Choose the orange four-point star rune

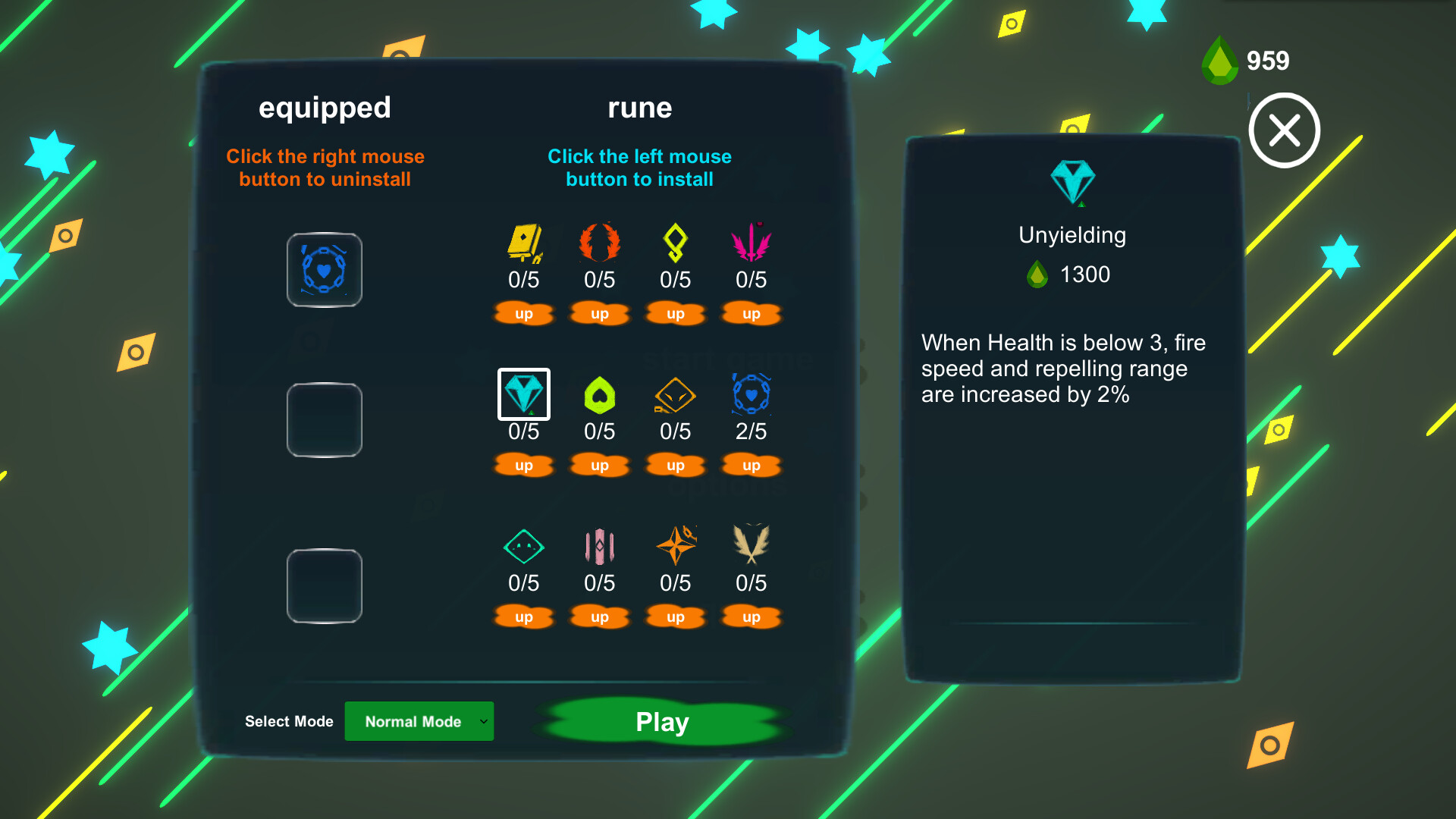675,546
